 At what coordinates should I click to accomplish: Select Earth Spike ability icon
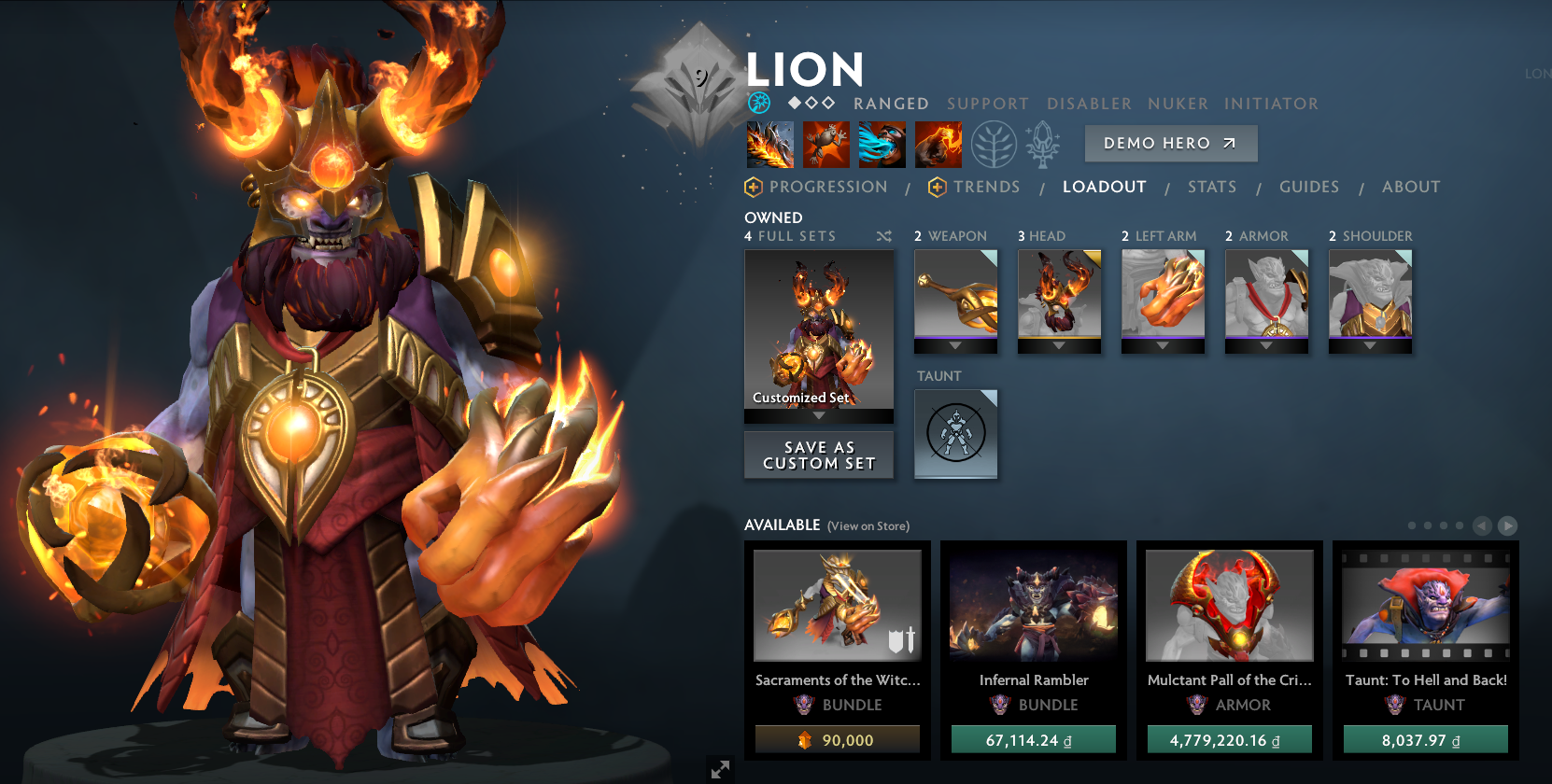(x=770, y=145)
